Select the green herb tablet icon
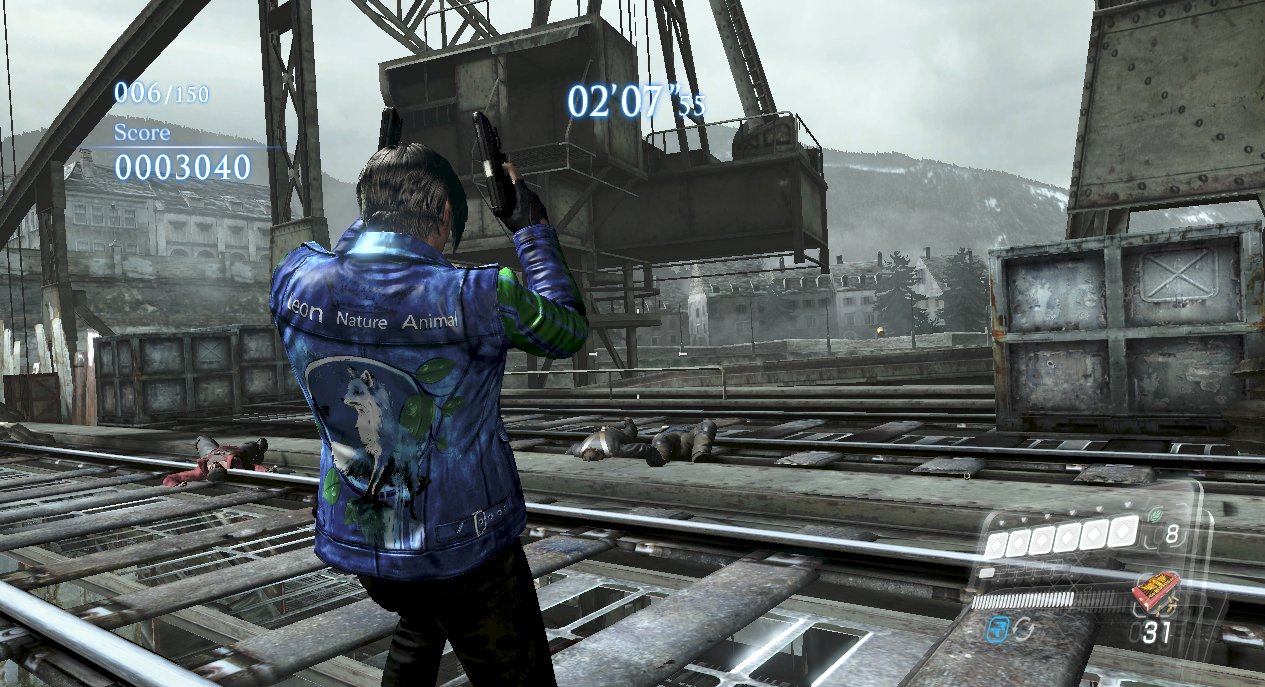 [x=1156, y=516]
